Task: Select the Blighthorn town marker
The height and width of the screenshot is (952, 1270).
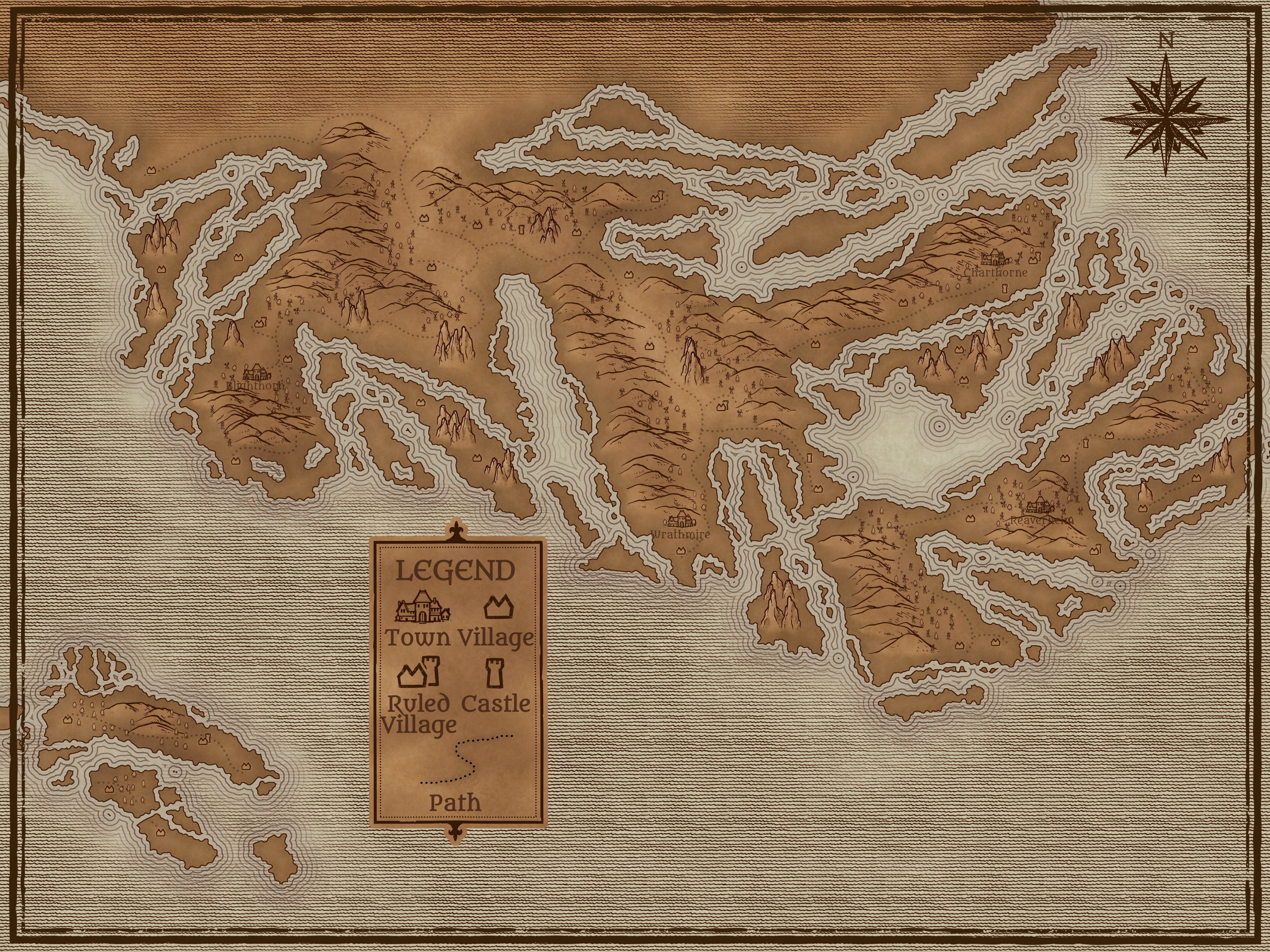Action: tap(257, 373)
